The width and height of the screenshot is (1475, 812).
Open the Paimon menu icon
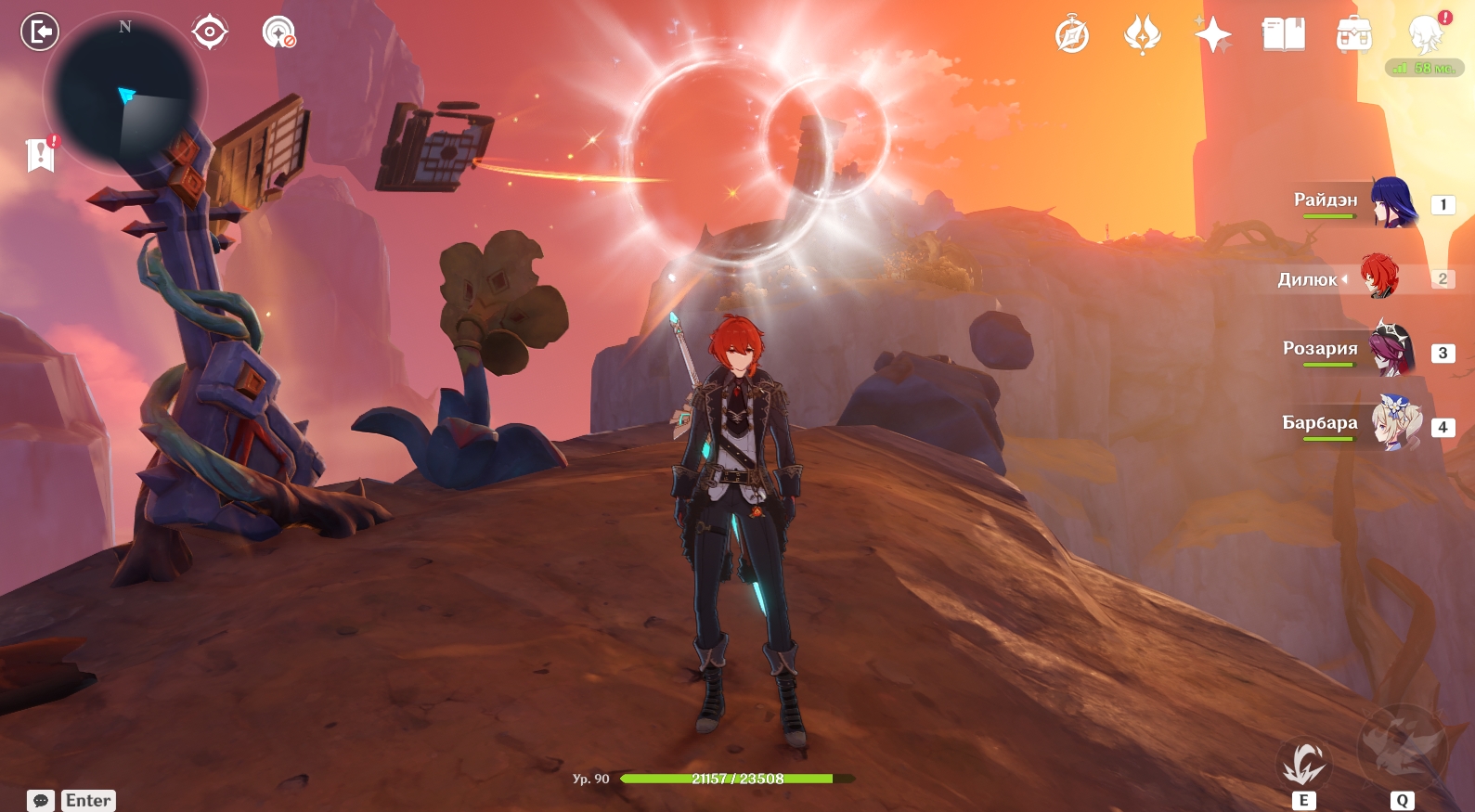point(1425,35)
